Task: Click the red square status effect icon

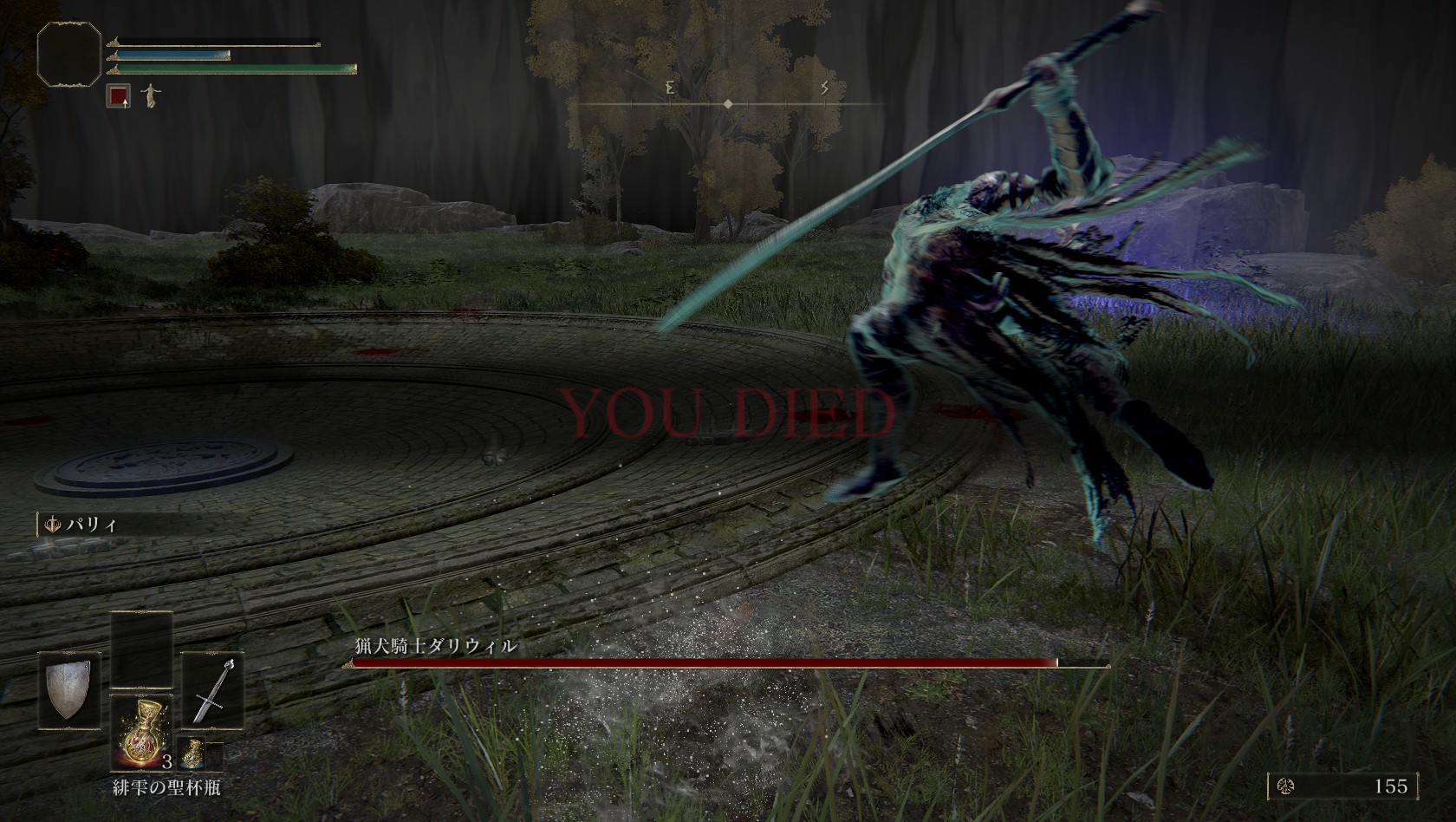Action: point(118,95)
